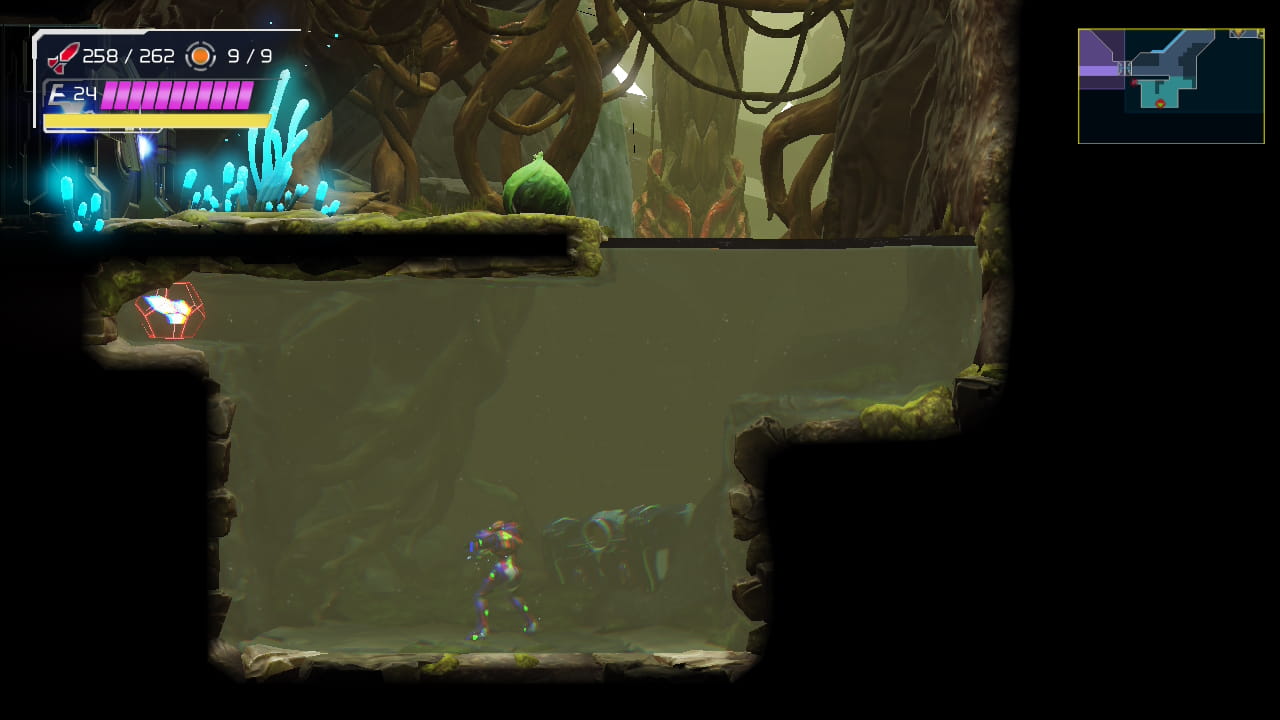Screen dimensions: 1280x720
Task: Open the missile count 258 / 262 display
Action: 122,55
